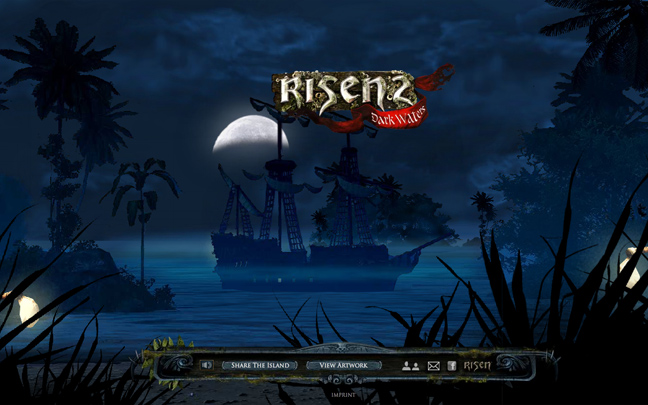Select the envelope mail icon
Screen dimensions: 648x405
(433, 366)
